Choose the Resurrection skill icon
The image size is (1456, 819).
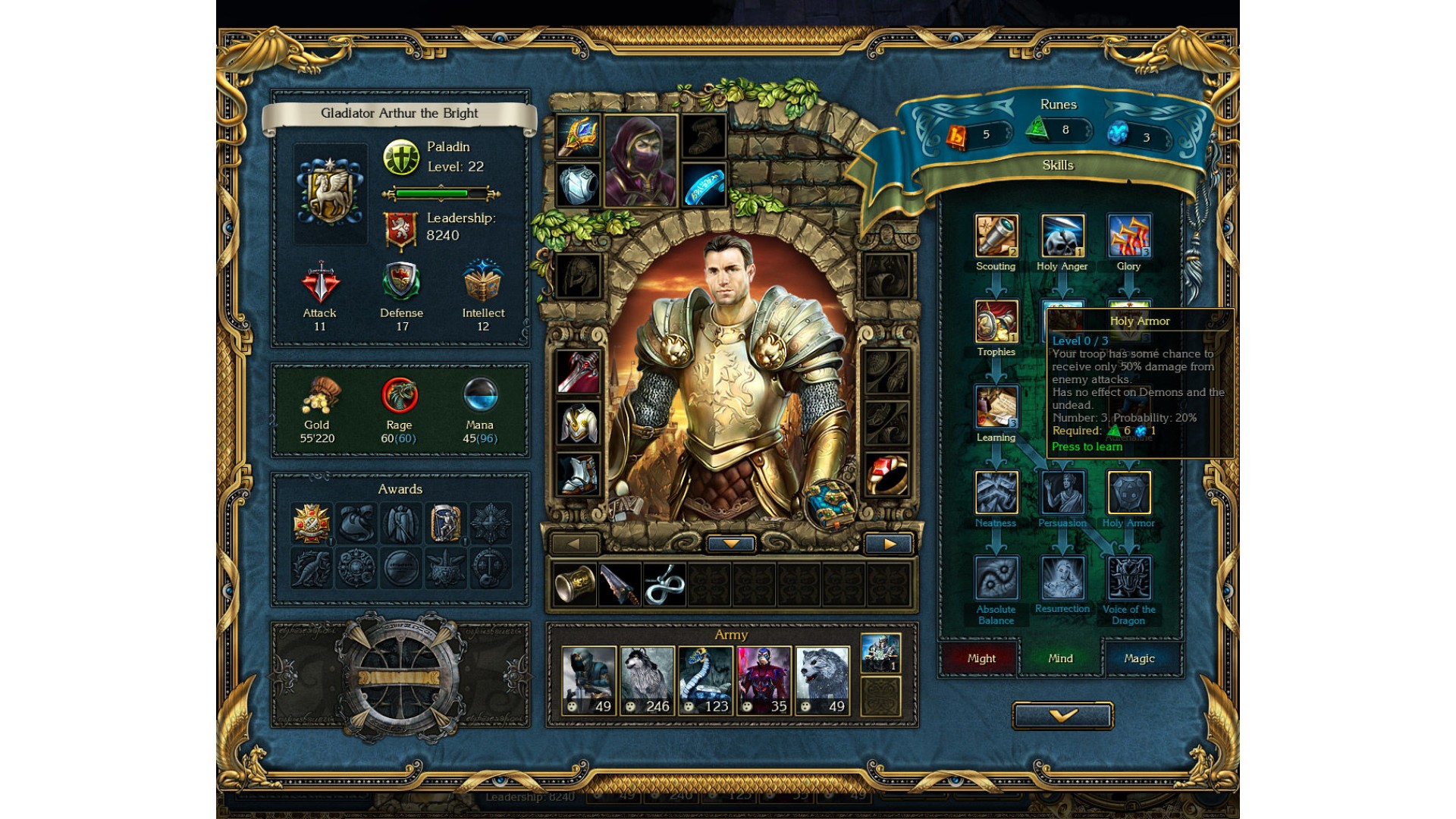[x=1062, y=578]
